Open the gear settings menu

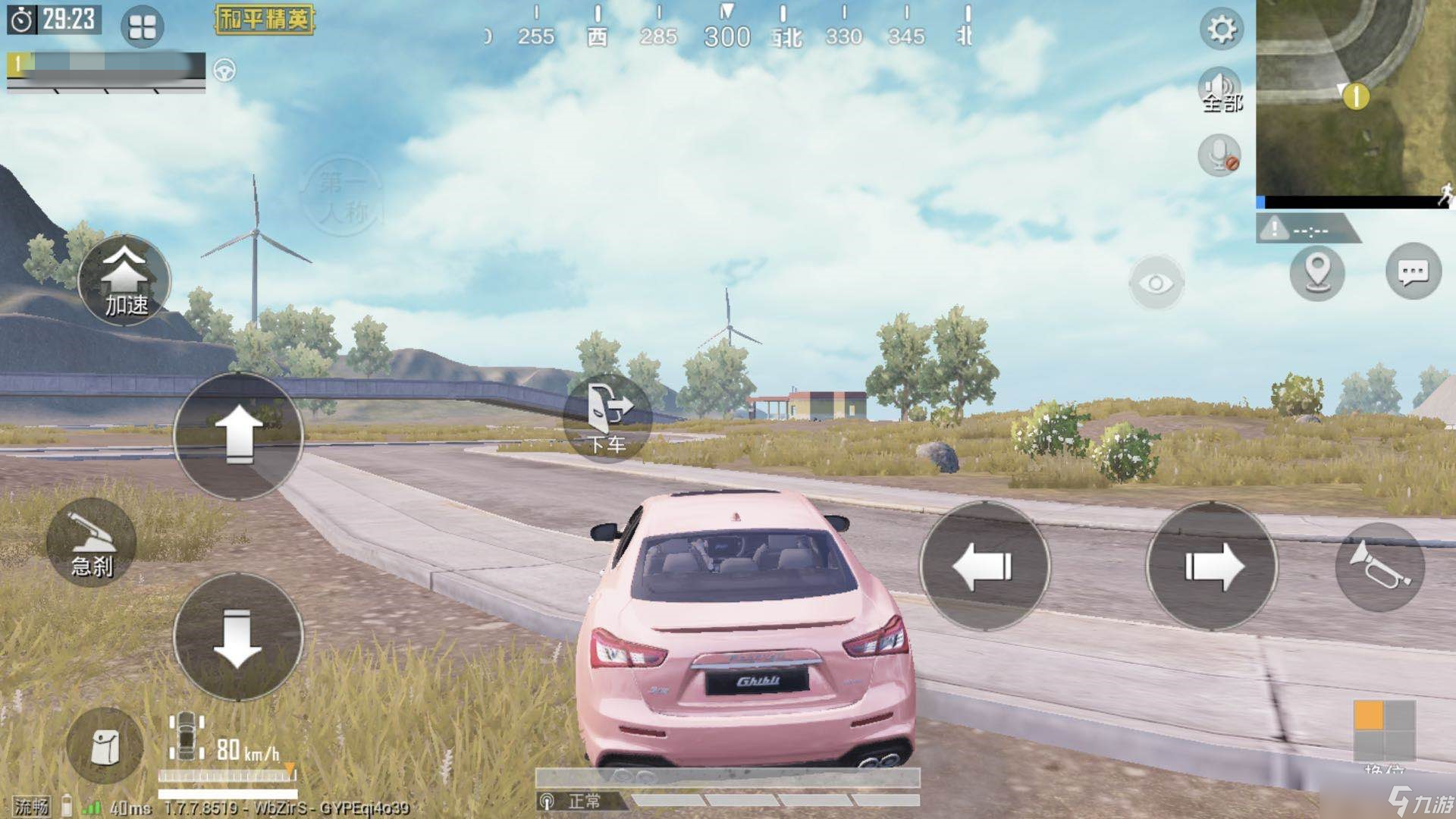pos(1221,30)
